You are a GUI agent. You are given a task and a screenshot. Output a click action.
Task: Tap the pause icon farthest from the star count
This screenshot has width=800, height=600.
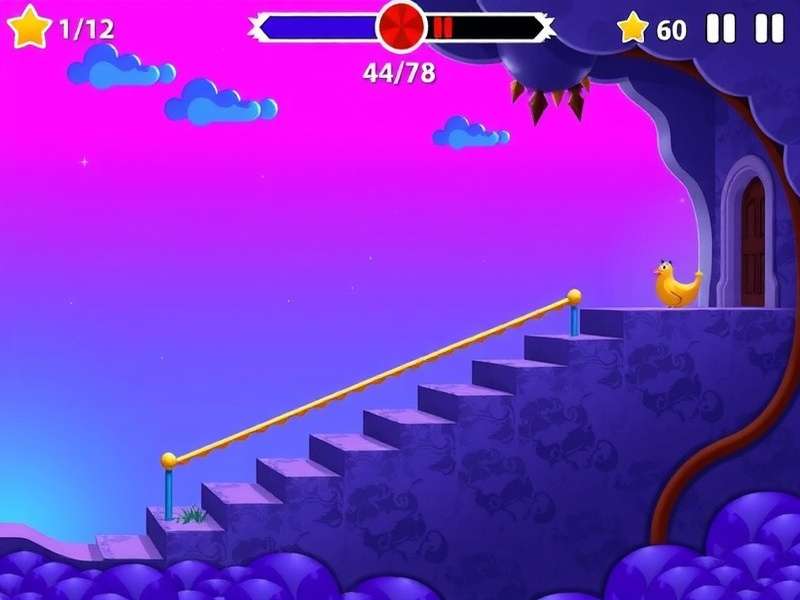click(769, 28)
